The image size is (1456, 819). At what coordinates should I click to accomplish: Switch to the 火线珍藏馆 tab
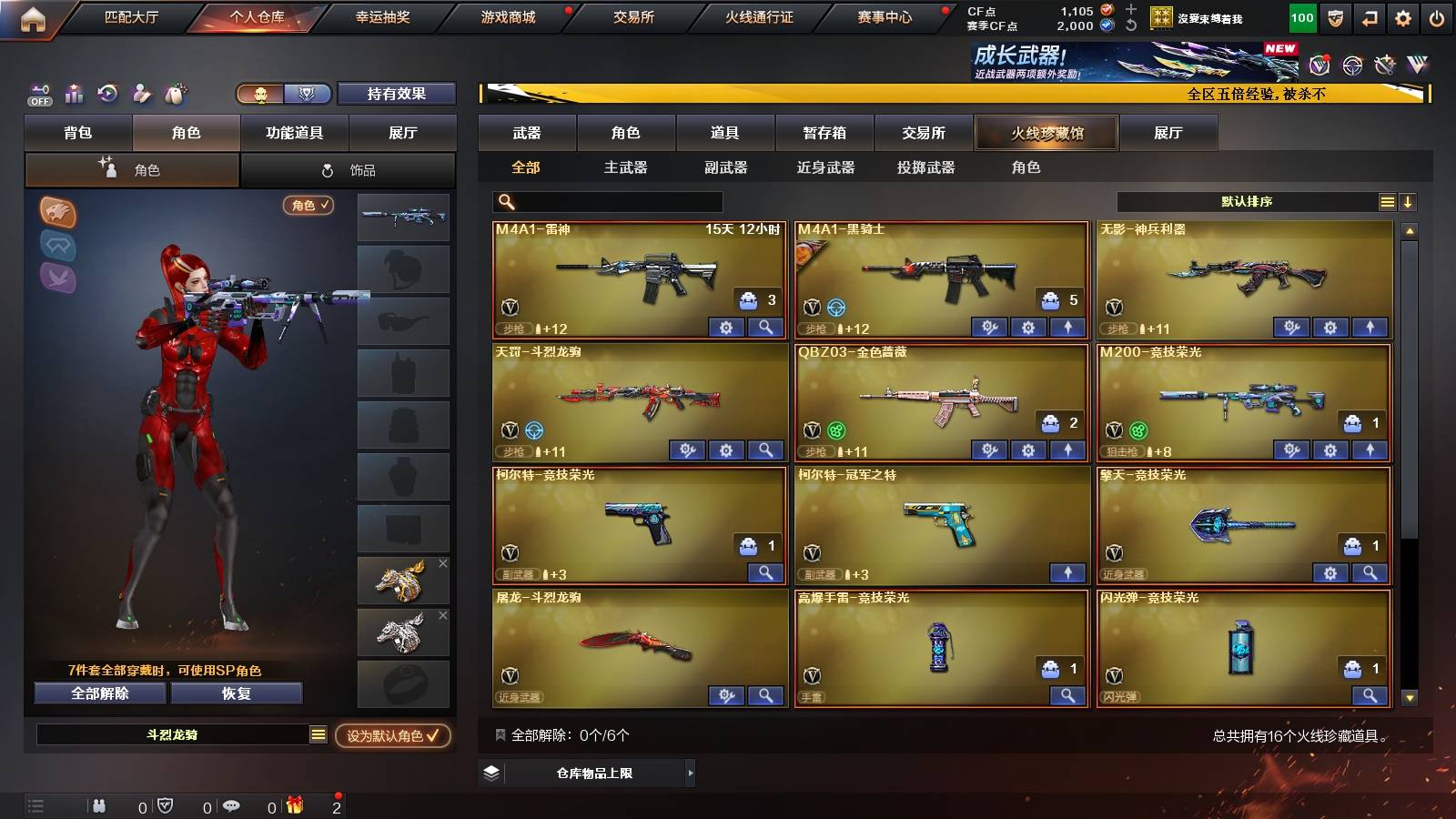pyautogui.click(x=1046, y=133)
